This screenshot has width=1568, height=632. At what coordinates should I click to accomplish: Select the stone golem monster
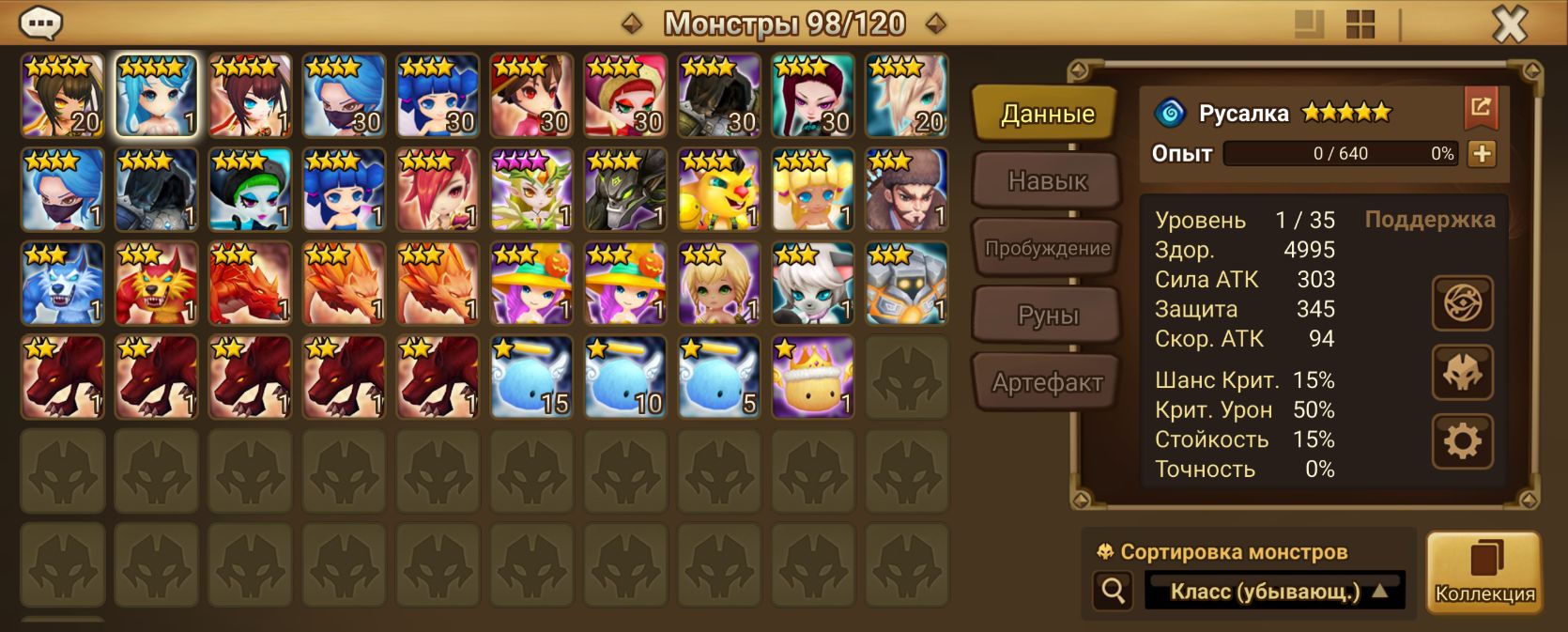click(x=906, y=284)
